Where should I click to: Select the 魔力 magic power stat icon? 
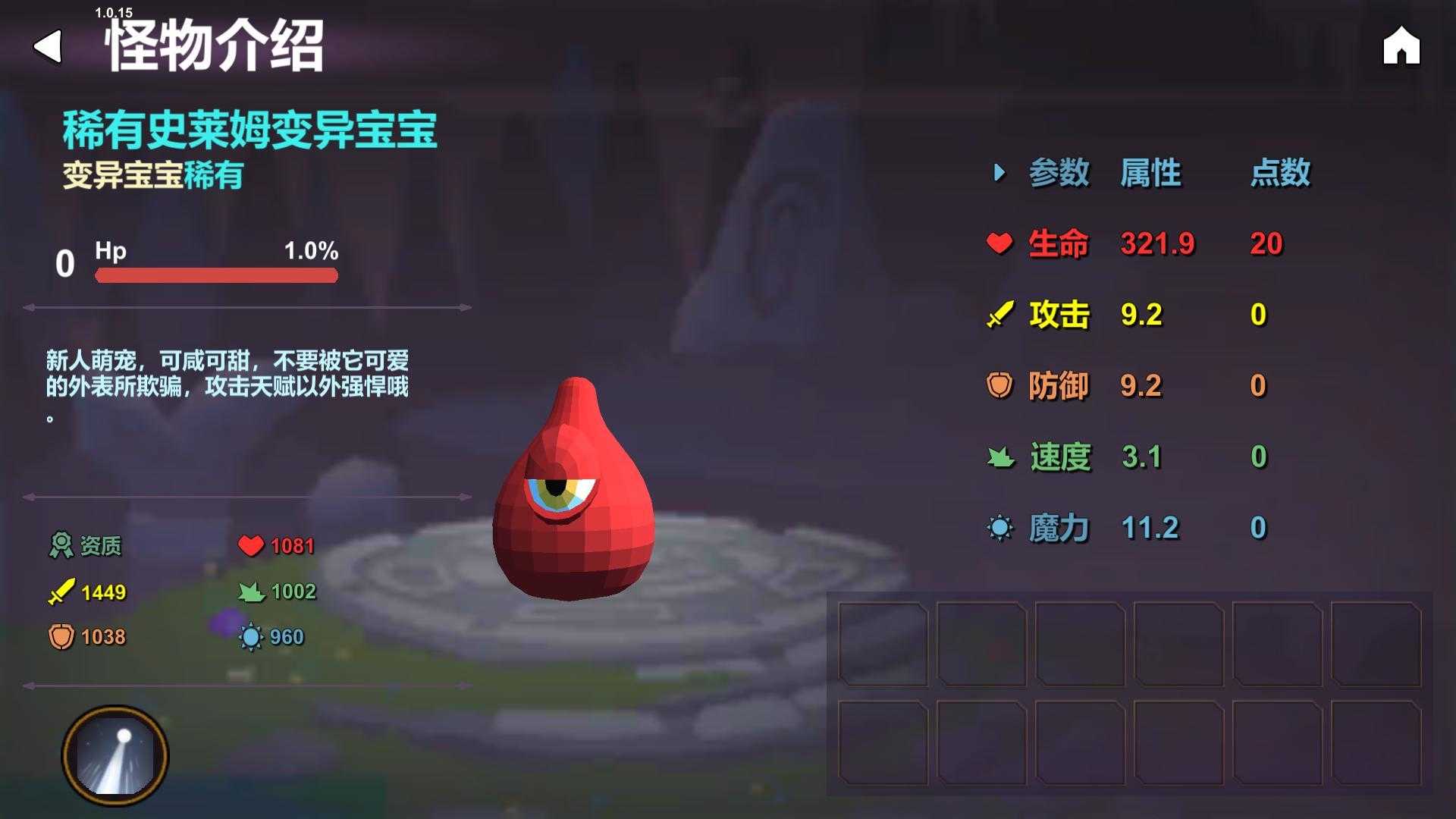[x=999, y=526]
